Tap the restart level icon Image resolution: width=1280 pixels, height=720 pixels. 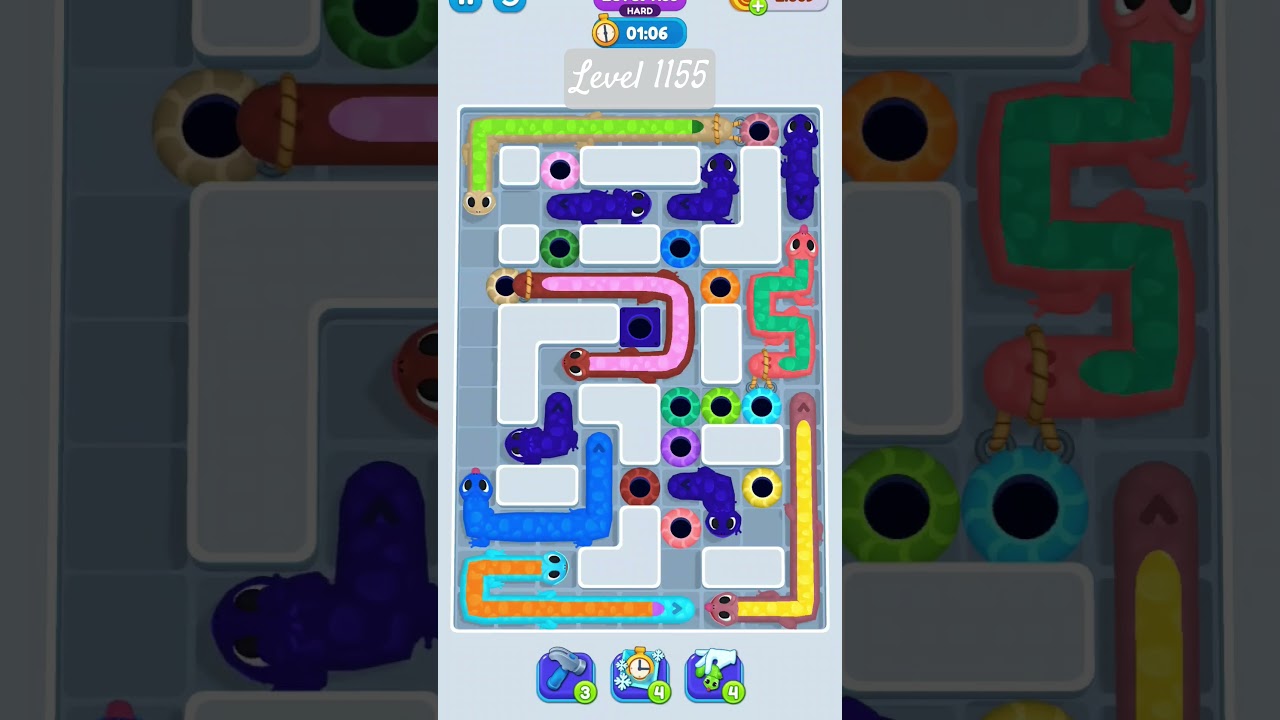click(x=507, y=4)
